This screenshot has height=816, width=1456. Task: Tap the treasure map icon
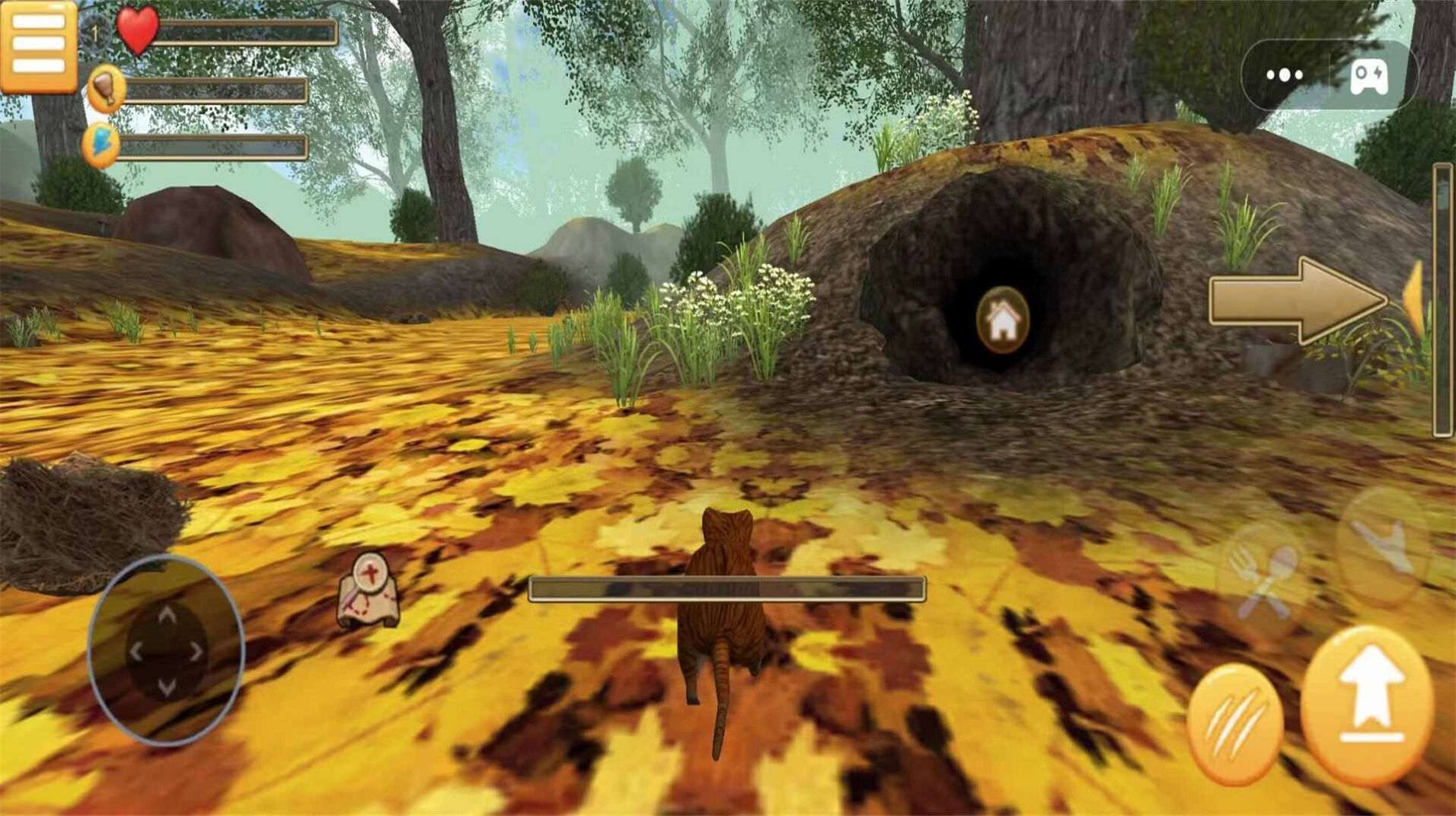(x=369, y=589)
